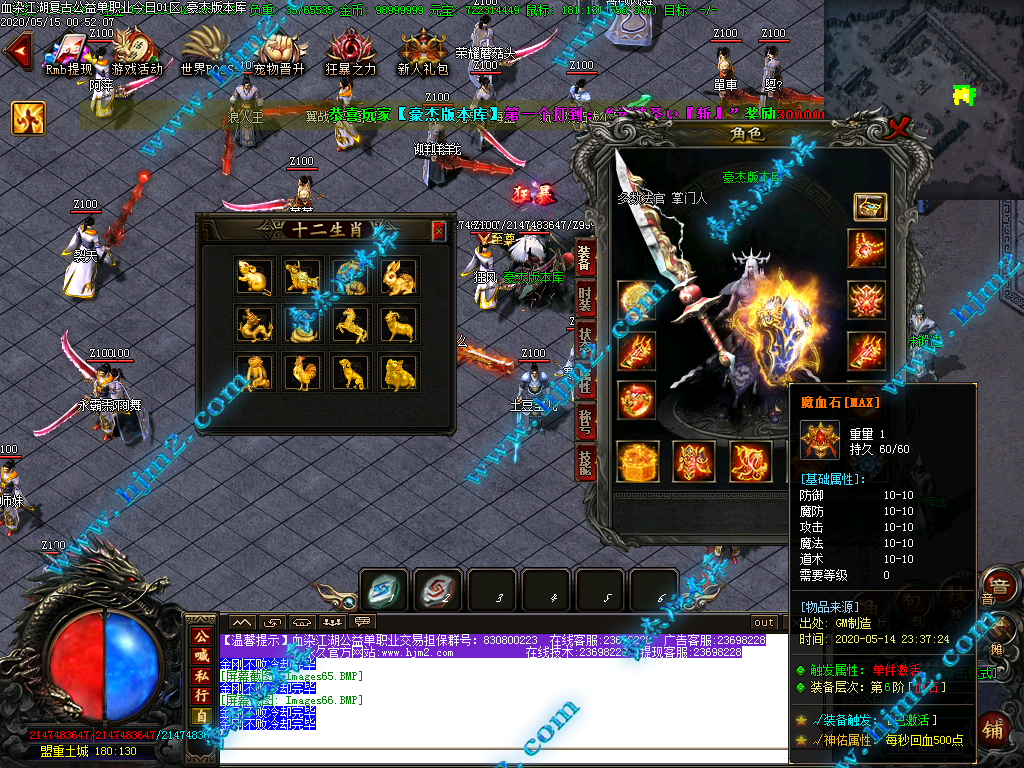Pick the golden pig zodiac slot
Image resolution: width=1024 pixels, height=768 pixels.
(399, 372)
